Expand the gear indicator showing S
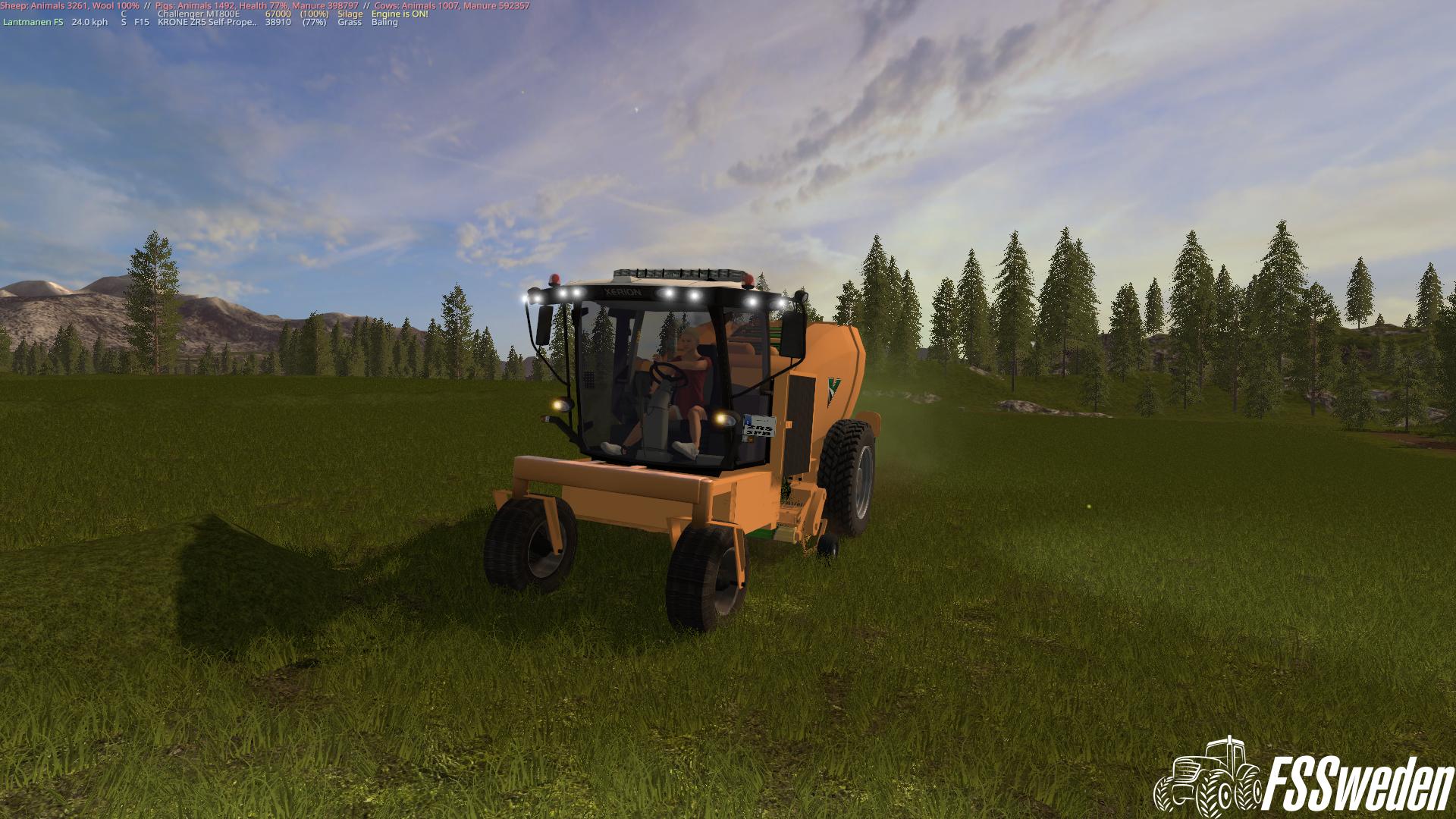 click(122, 23)
